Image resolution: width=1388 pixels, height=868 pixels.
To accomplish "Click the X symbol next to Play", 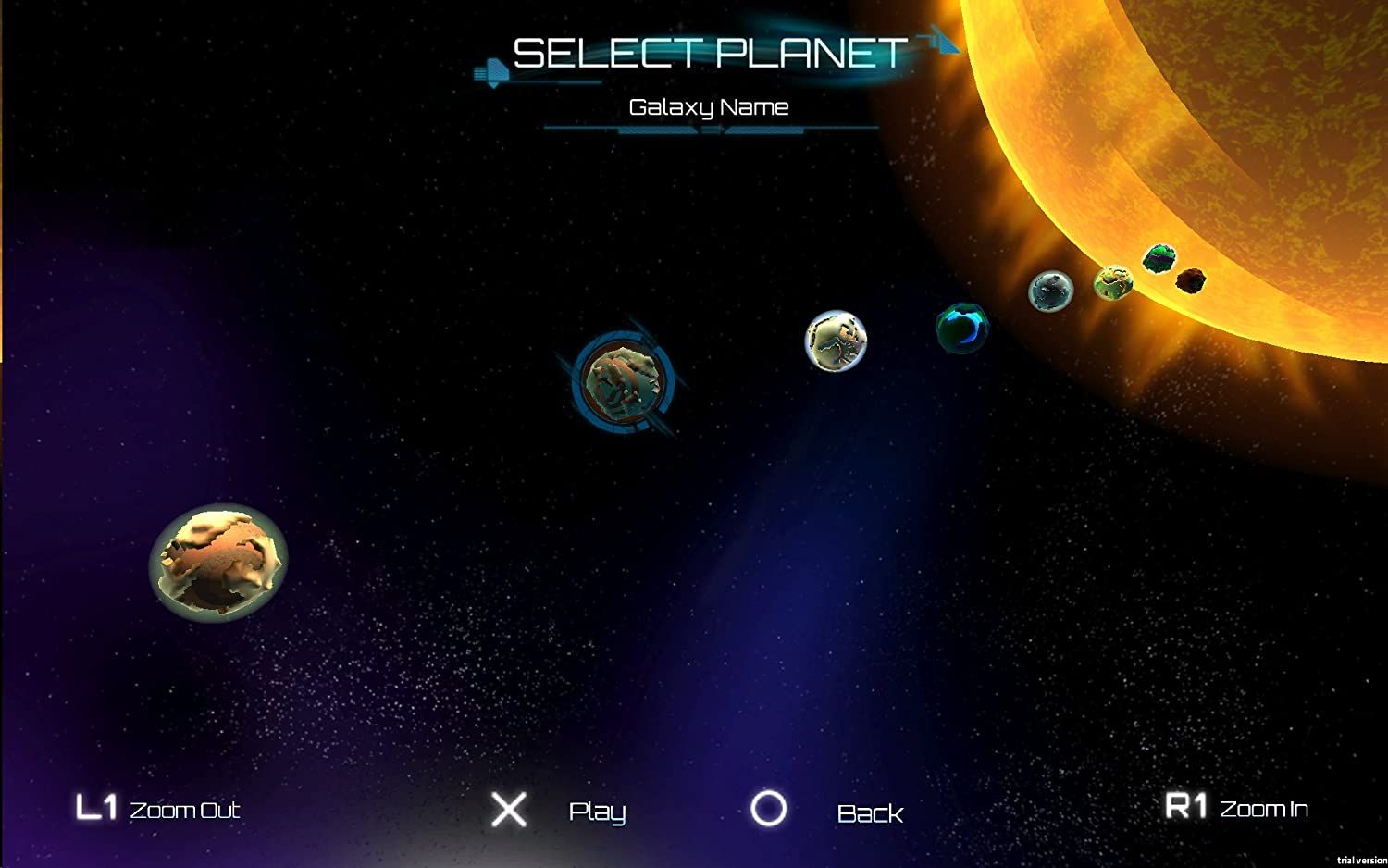I will (x=508, y=810).
